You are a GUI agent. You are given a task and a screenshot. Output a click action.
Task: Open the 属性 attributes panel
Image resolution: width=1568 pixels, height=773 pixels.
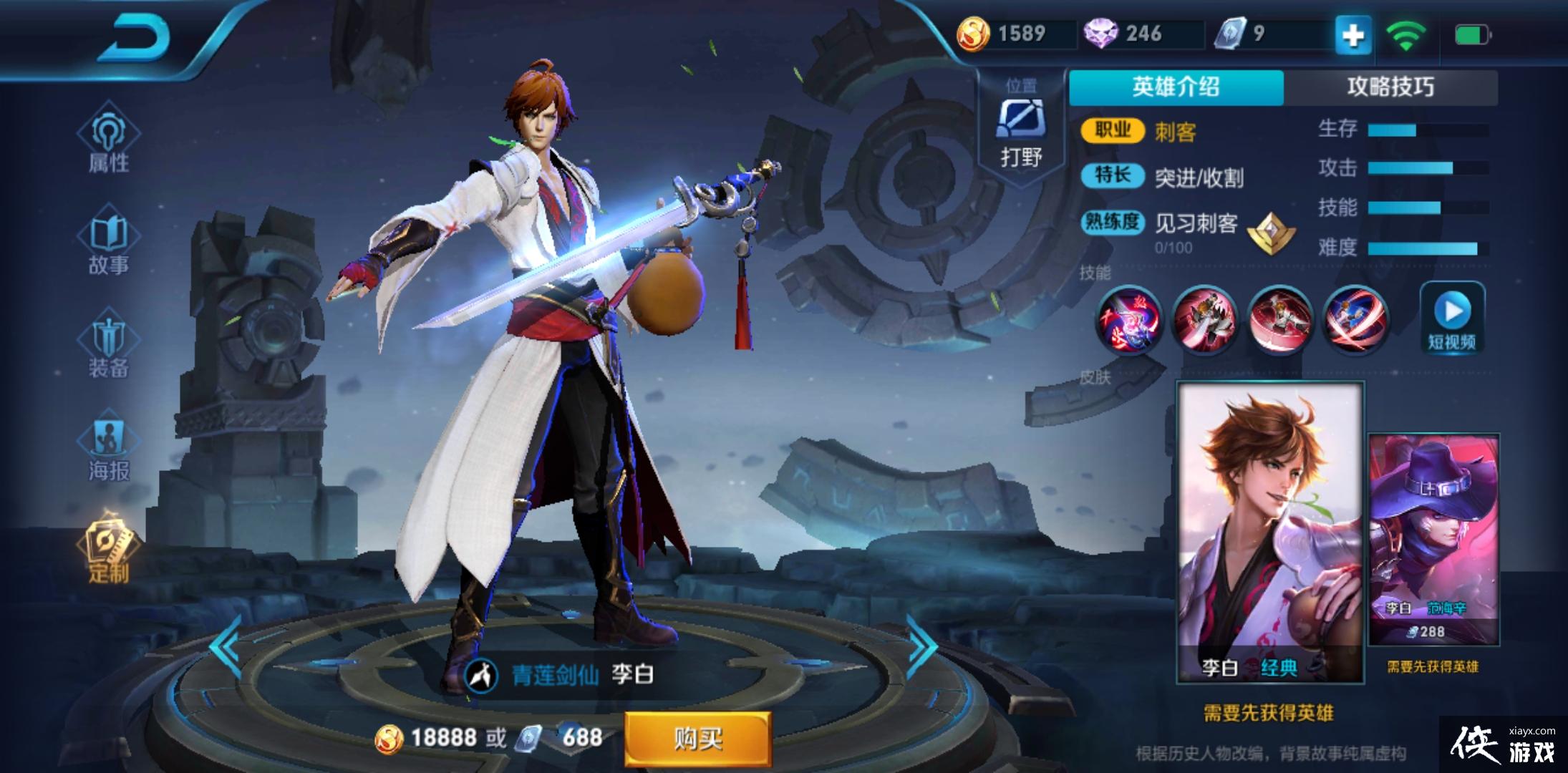tap(109, 143)
